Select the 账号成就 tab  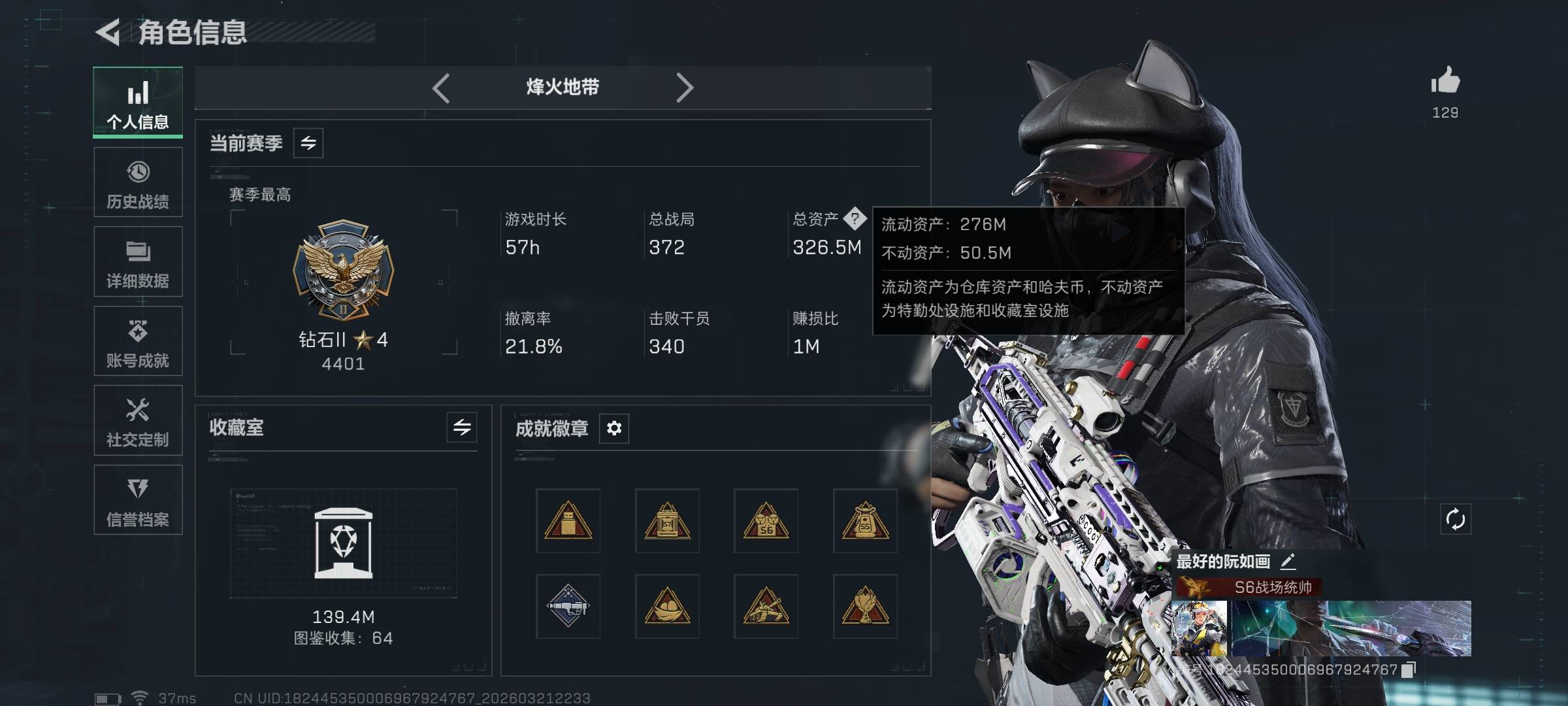138,341
